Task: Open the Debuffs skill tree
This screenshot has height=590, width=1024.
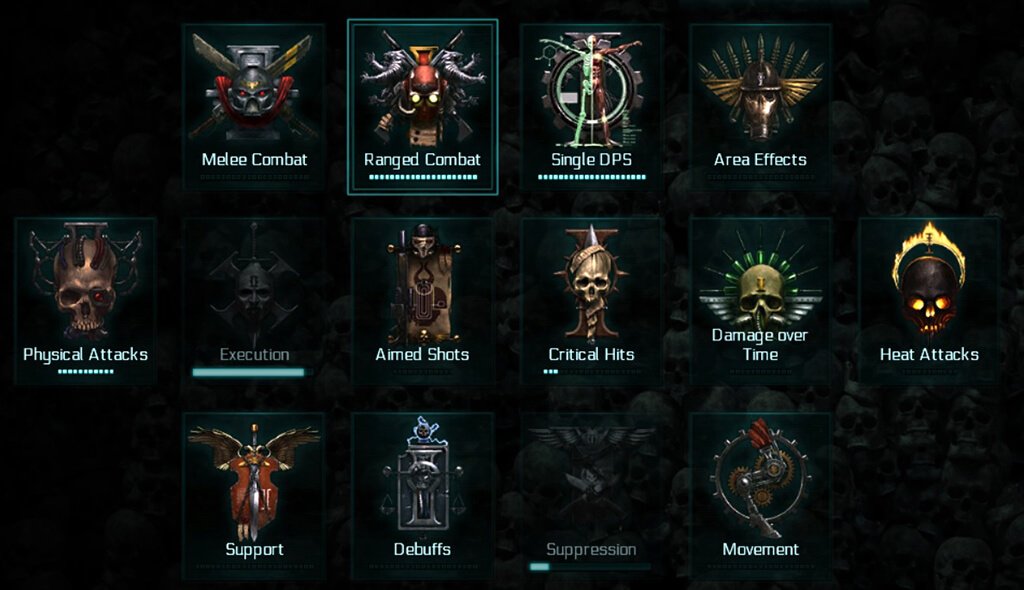Action: click(x=422, y=495)
